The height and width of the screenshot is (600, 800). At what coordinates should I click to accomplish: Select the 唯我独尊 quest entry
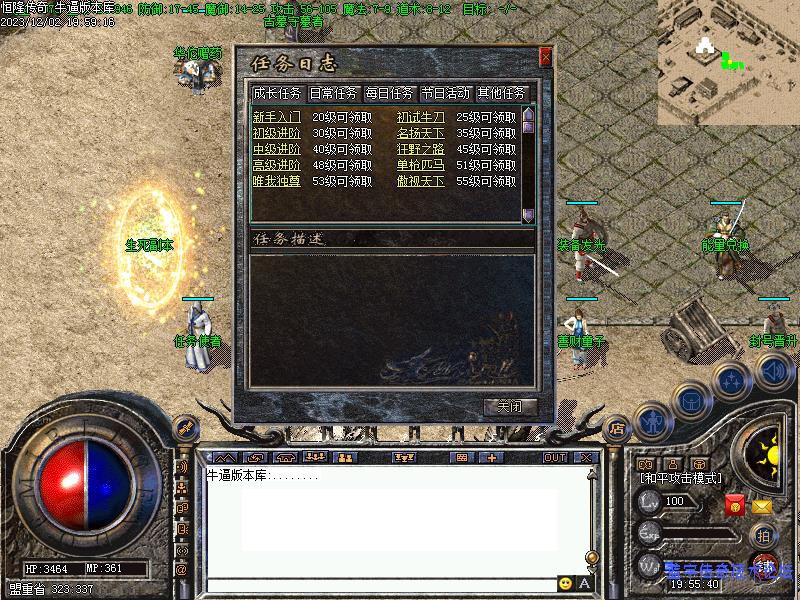tap(276, 181)
